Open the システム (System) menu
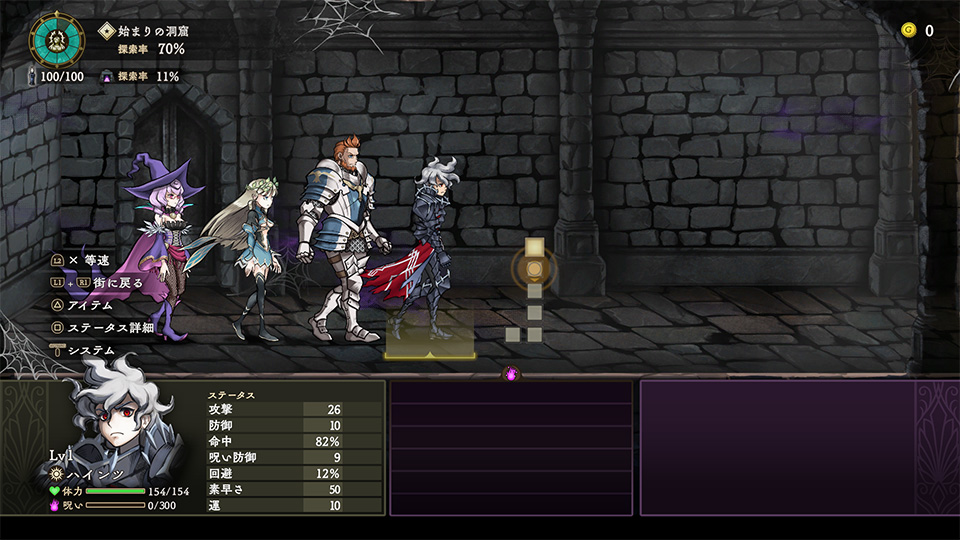Screen dimensions: 960x540 point(90,350)
